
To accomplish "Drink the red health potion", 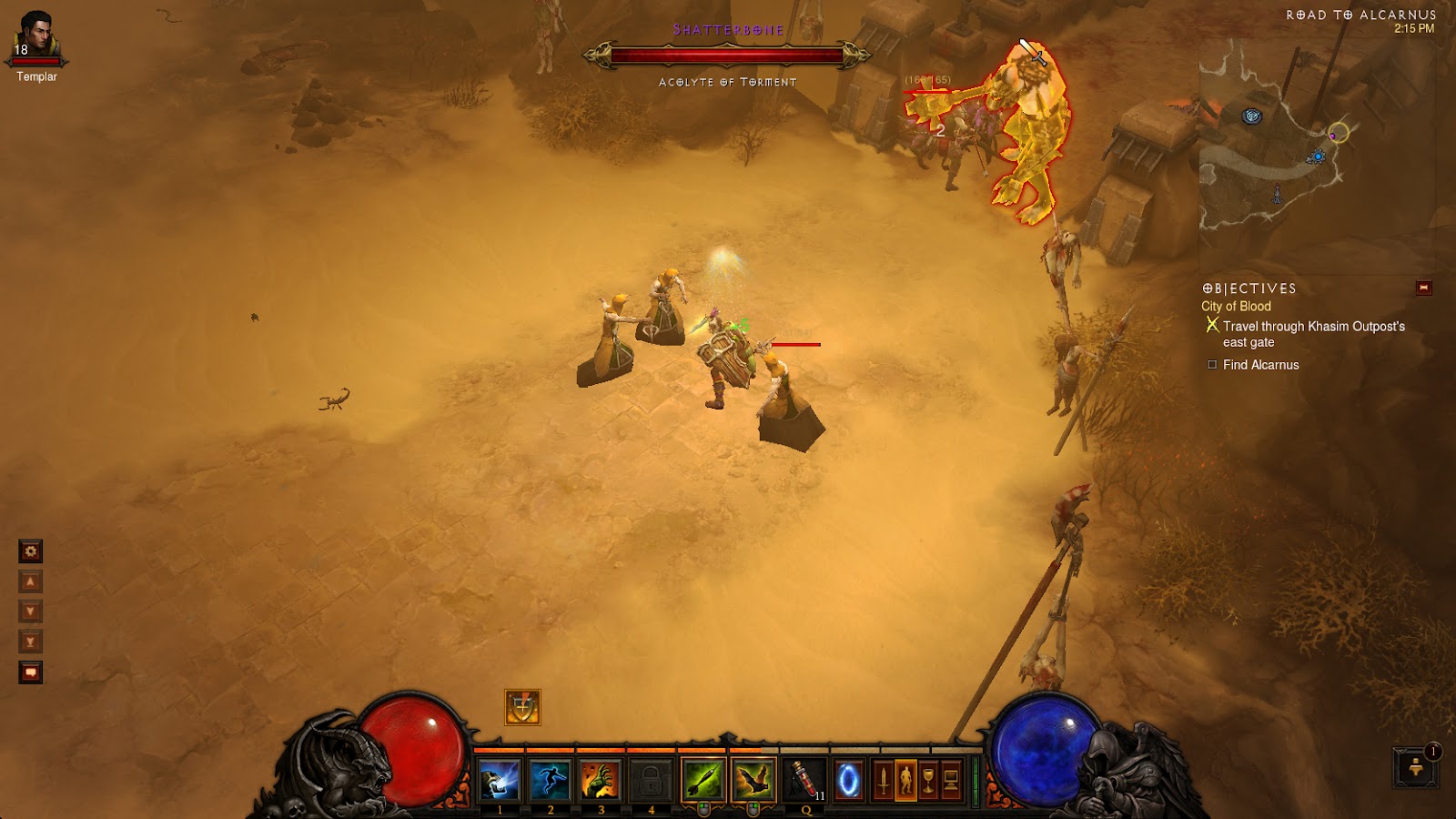I will [804, 780].
